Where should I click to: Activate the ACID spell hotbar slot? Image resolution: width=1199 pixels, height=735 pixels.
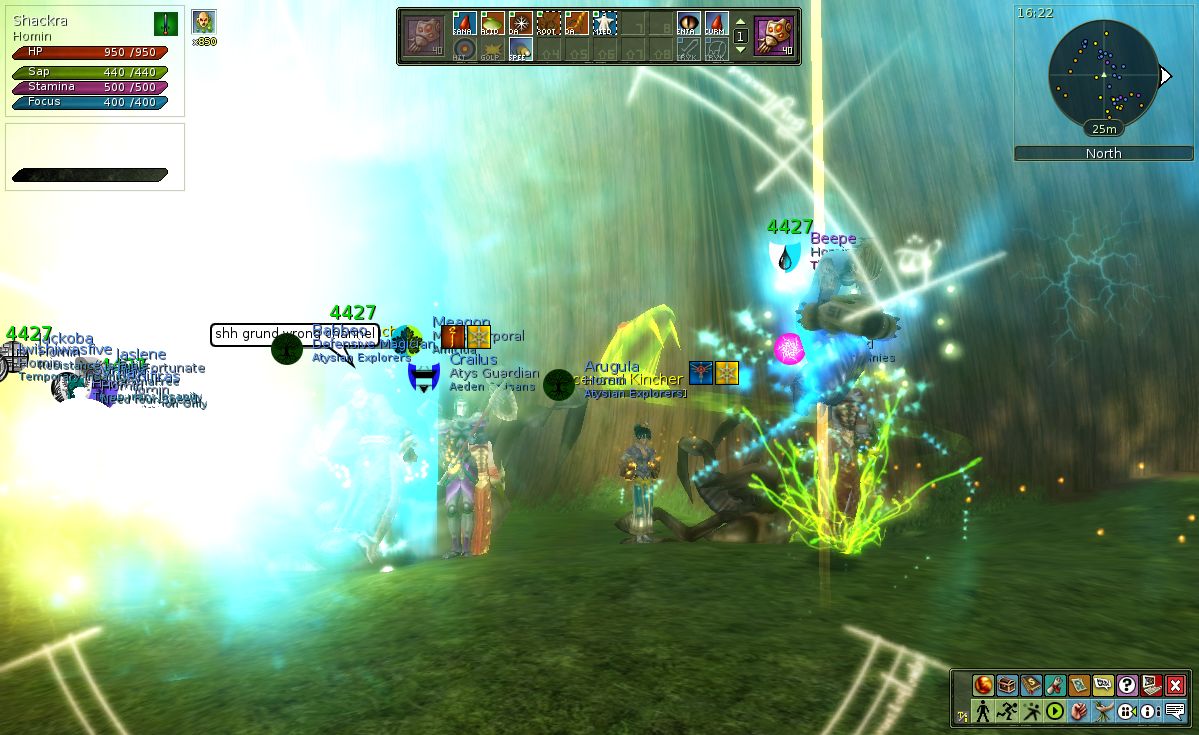point(491,23)
